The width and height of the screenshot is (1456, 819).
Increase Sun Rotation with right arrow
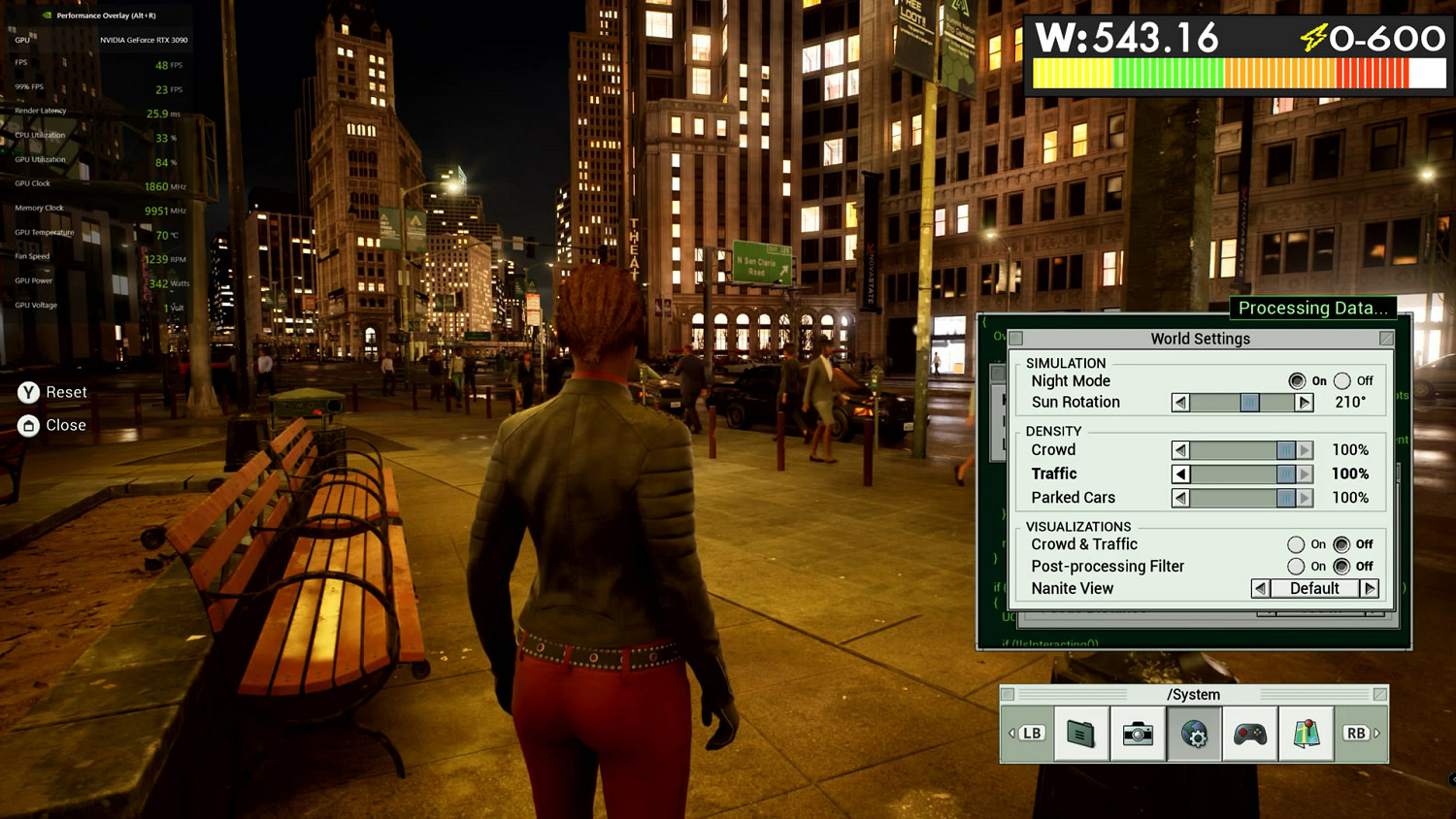click(x=1305, y=403)
